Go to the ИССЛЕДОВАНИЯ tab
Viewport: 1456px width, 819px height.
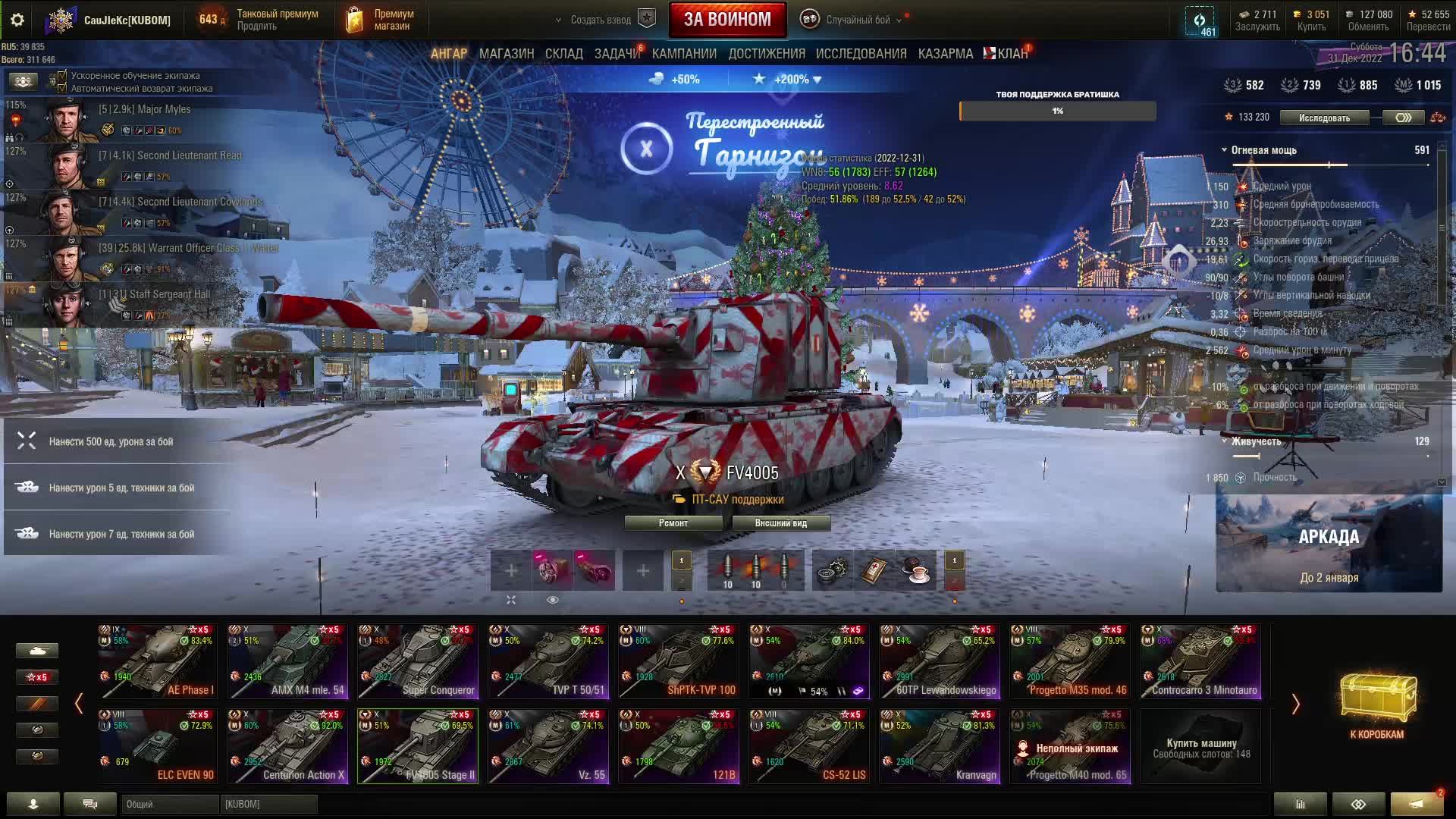[861, 54]
